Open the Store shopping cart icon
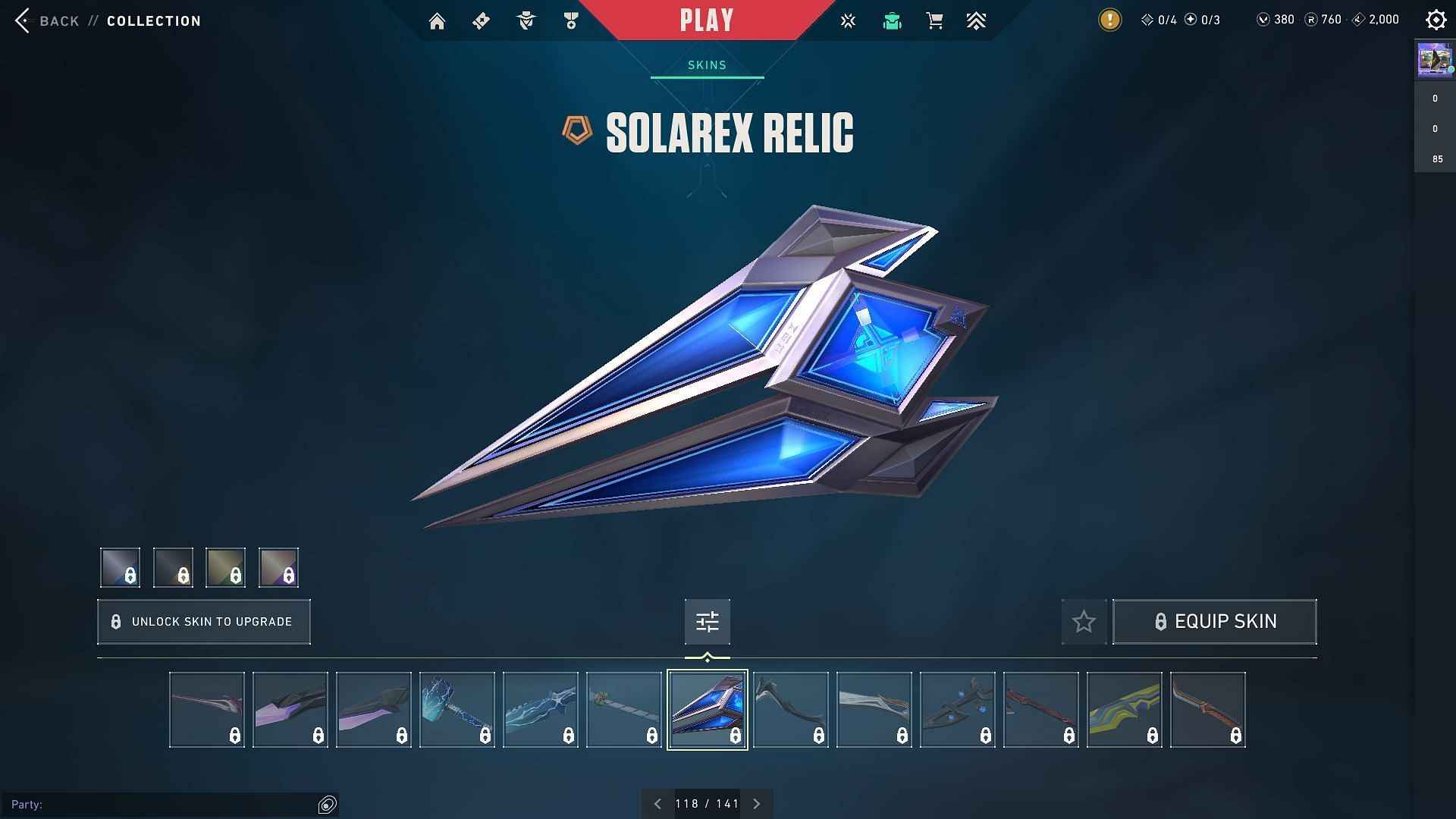The image size is (1456, 819). point(934,20)
